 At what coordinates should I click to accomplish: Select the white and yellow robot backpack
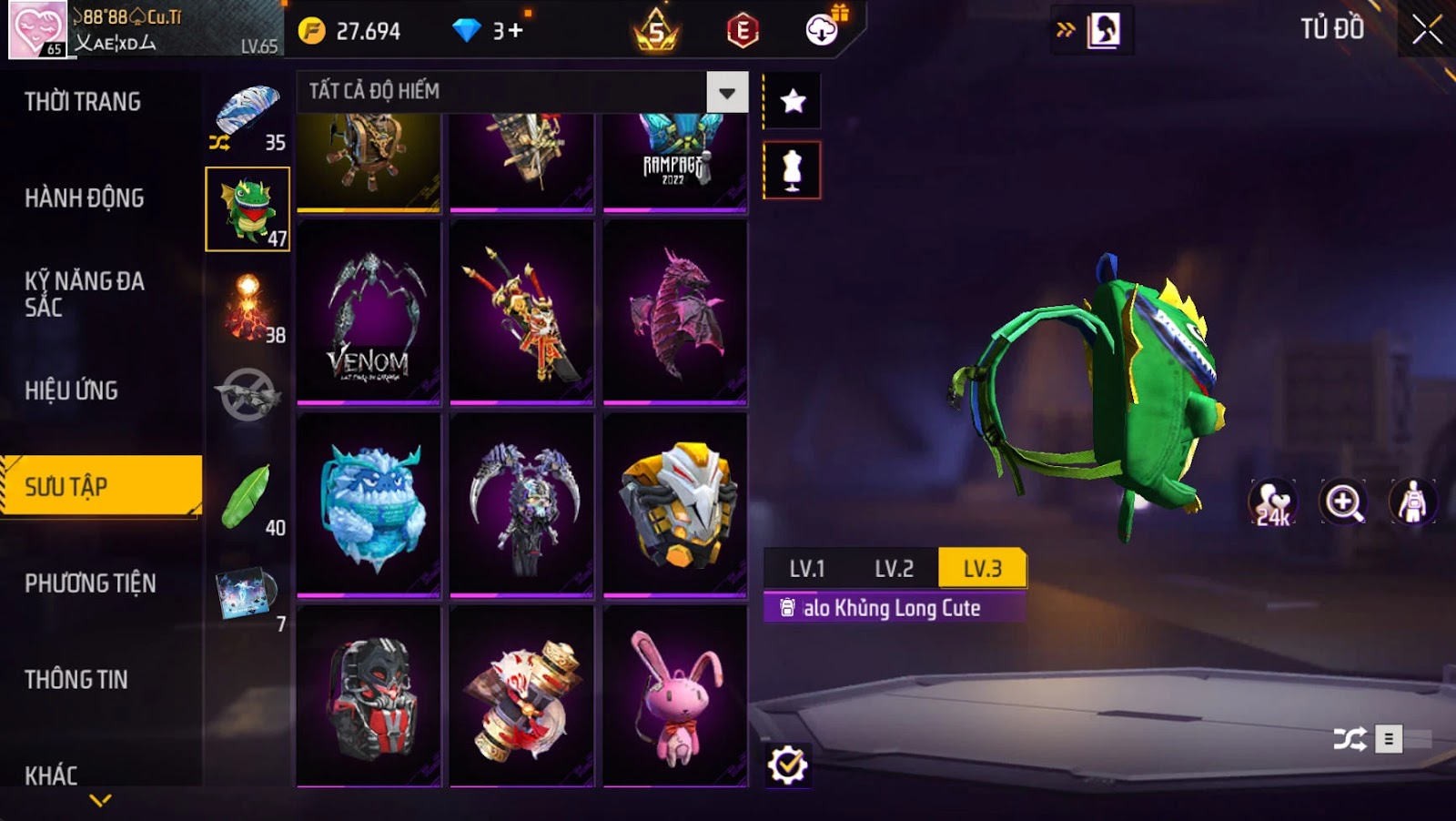[675, 505]
